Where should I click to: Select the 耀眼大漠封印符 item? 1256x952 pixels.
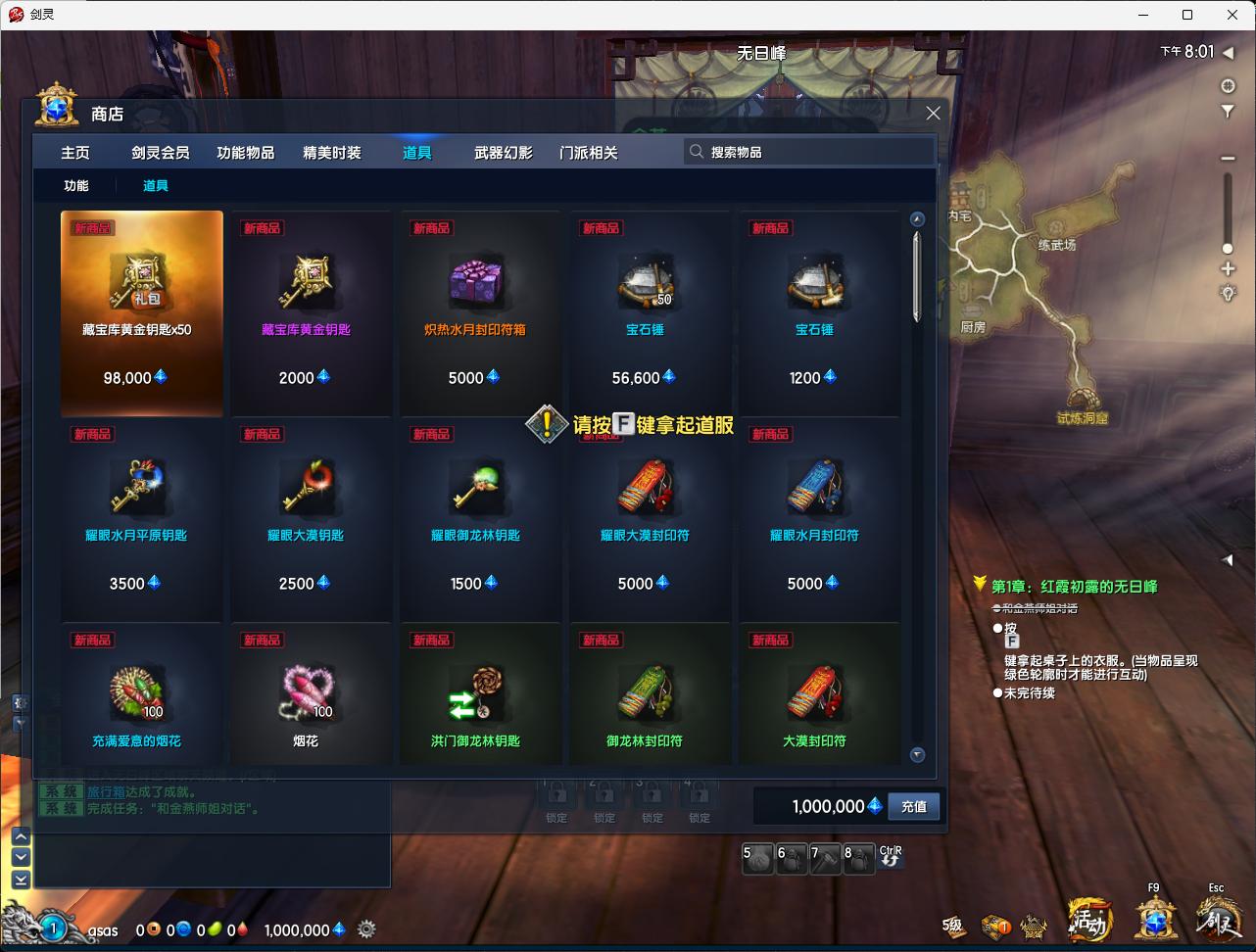tap(645, 519)
